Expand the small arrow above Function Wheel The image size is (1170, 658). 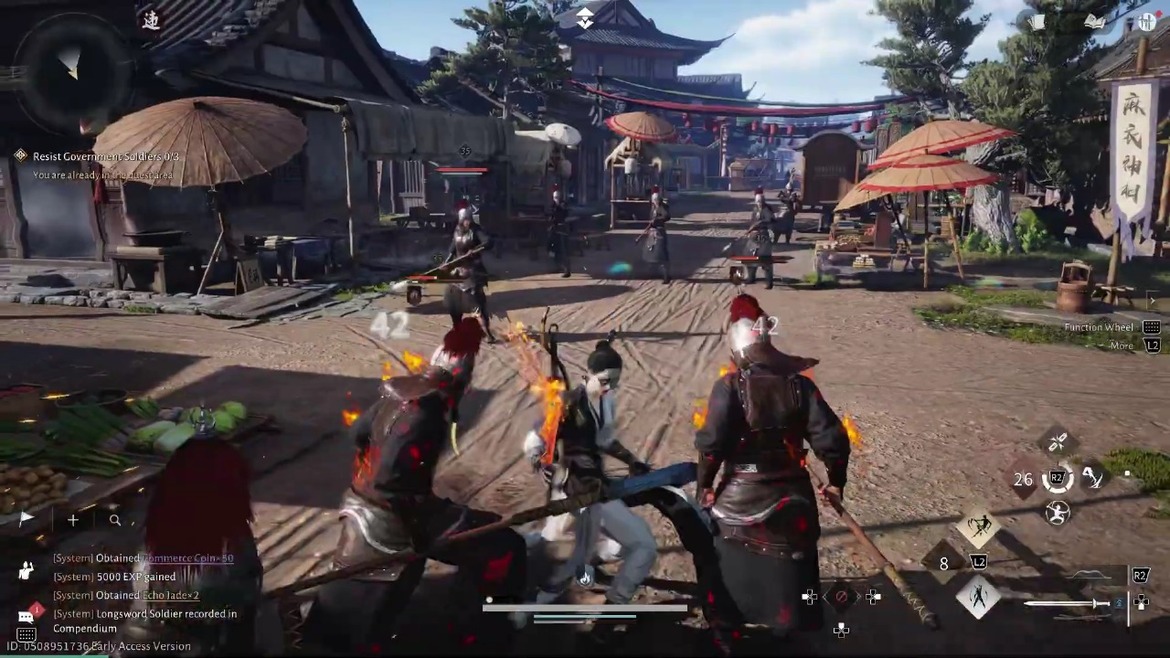tap(1151, 300)
